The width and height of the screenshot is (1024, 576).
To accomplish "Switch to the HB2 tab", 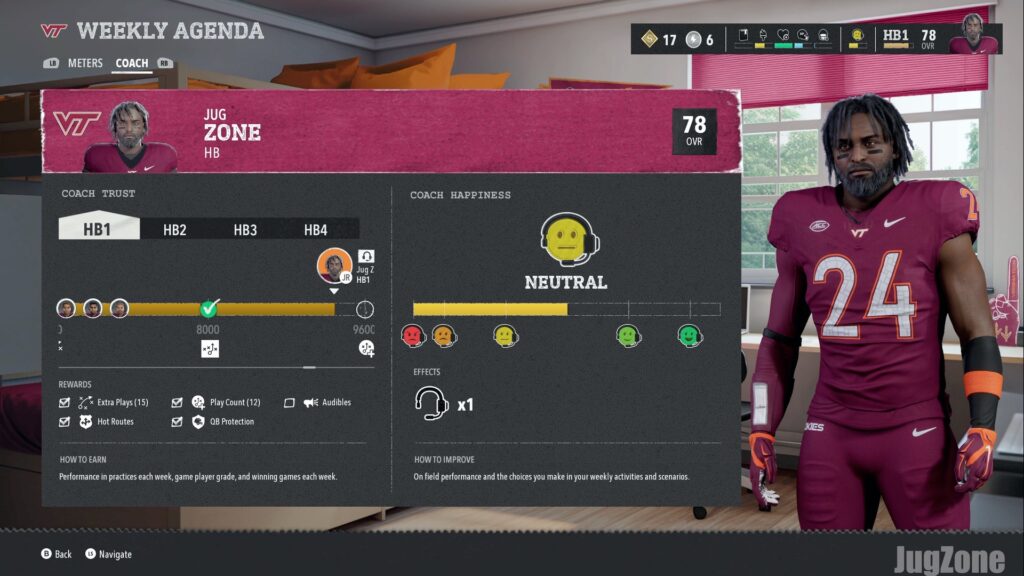I will click(175, 229).
